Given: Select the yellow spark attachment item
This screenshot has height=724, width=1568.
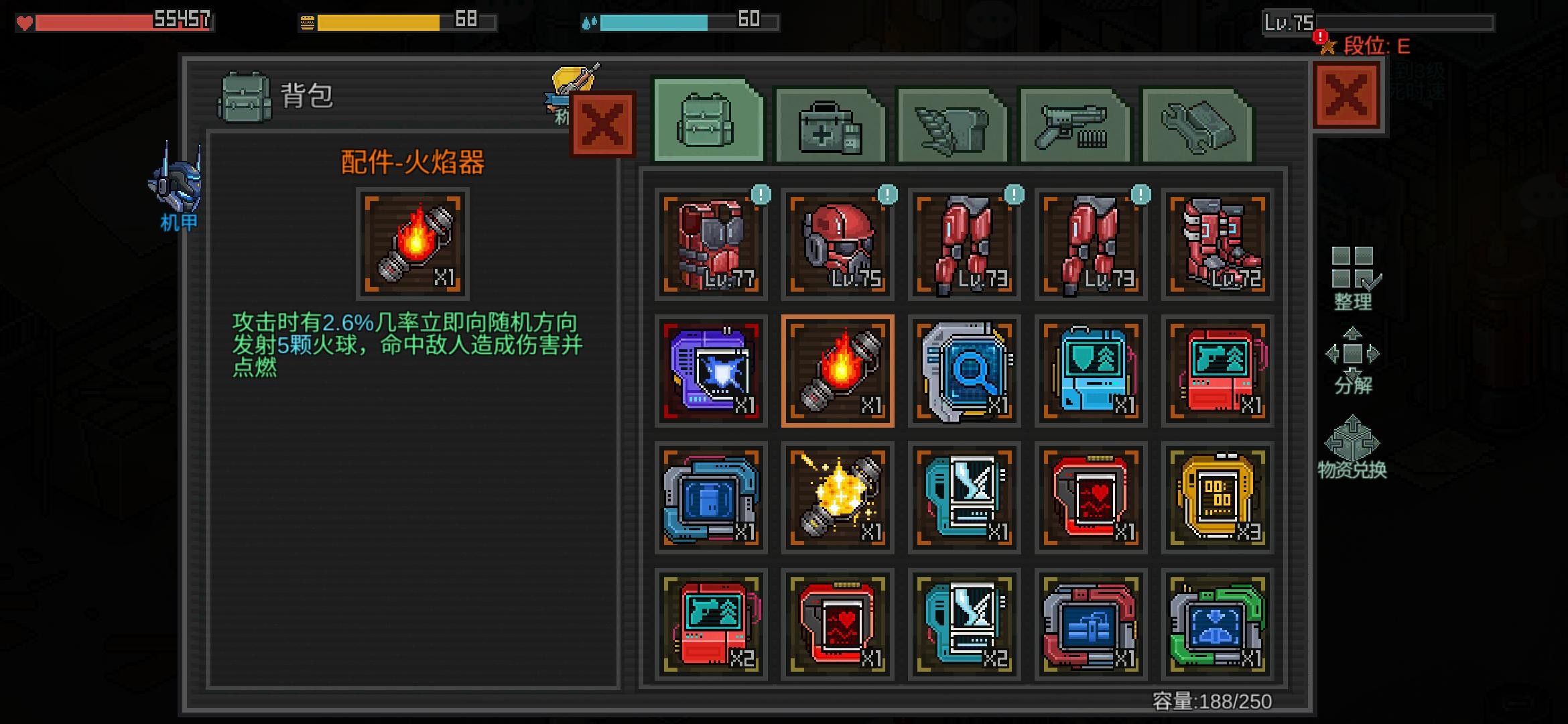Looking at the screenshot, I should (838, 497).
